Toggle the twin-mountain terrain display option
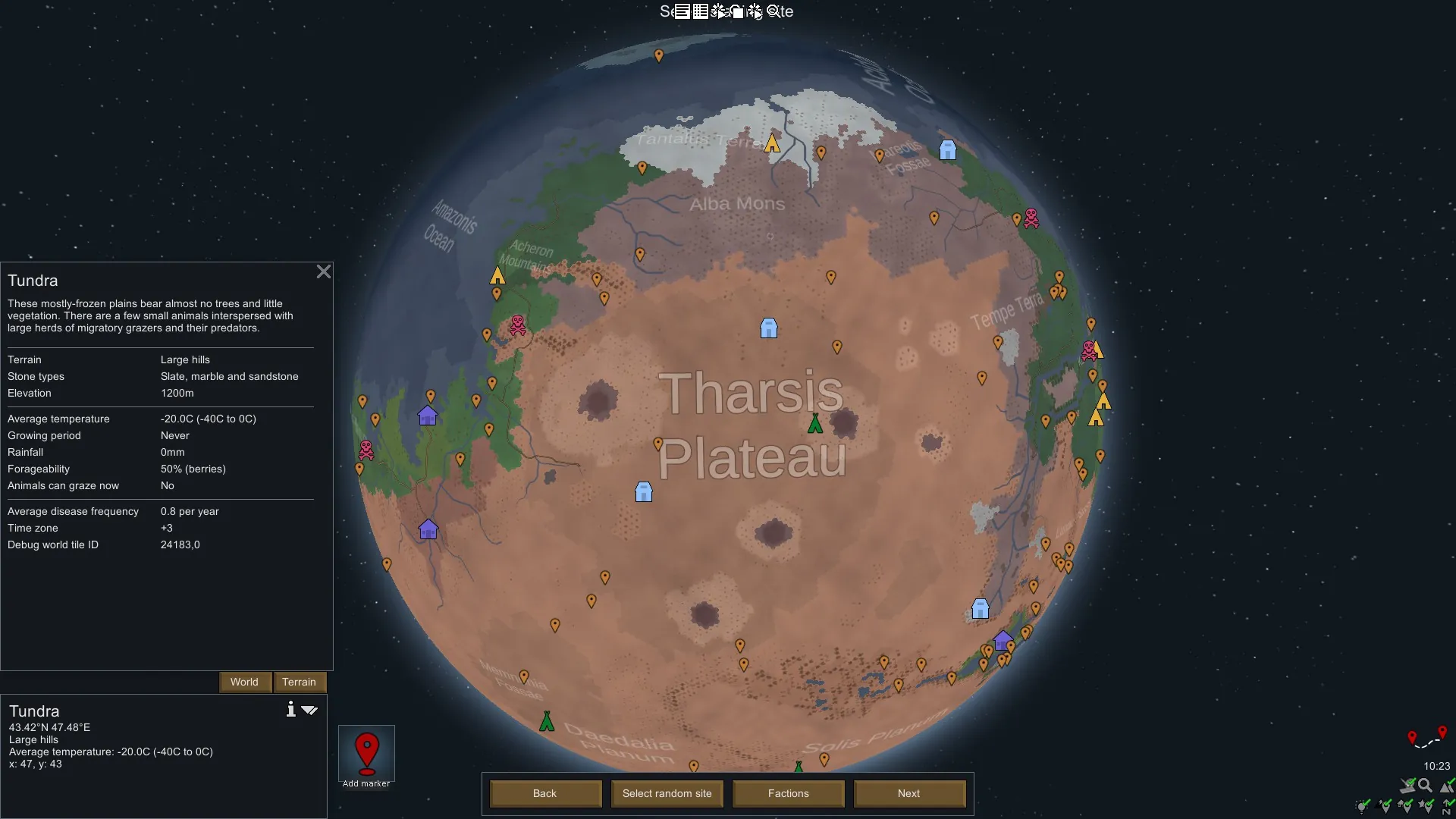 (x=1447, y=786)
